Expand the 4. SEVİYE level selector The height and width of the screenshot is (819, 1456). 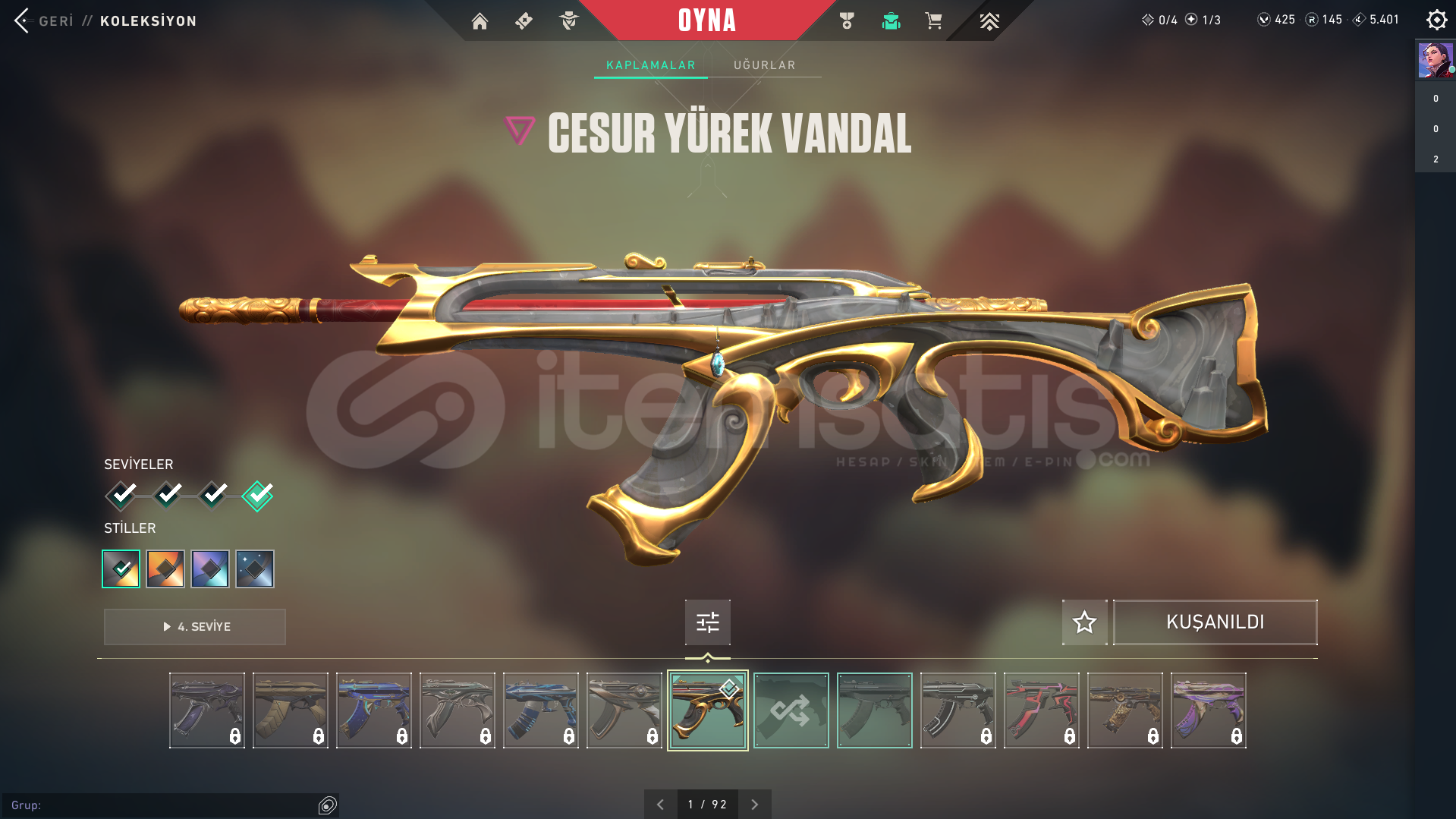(194, 626)
